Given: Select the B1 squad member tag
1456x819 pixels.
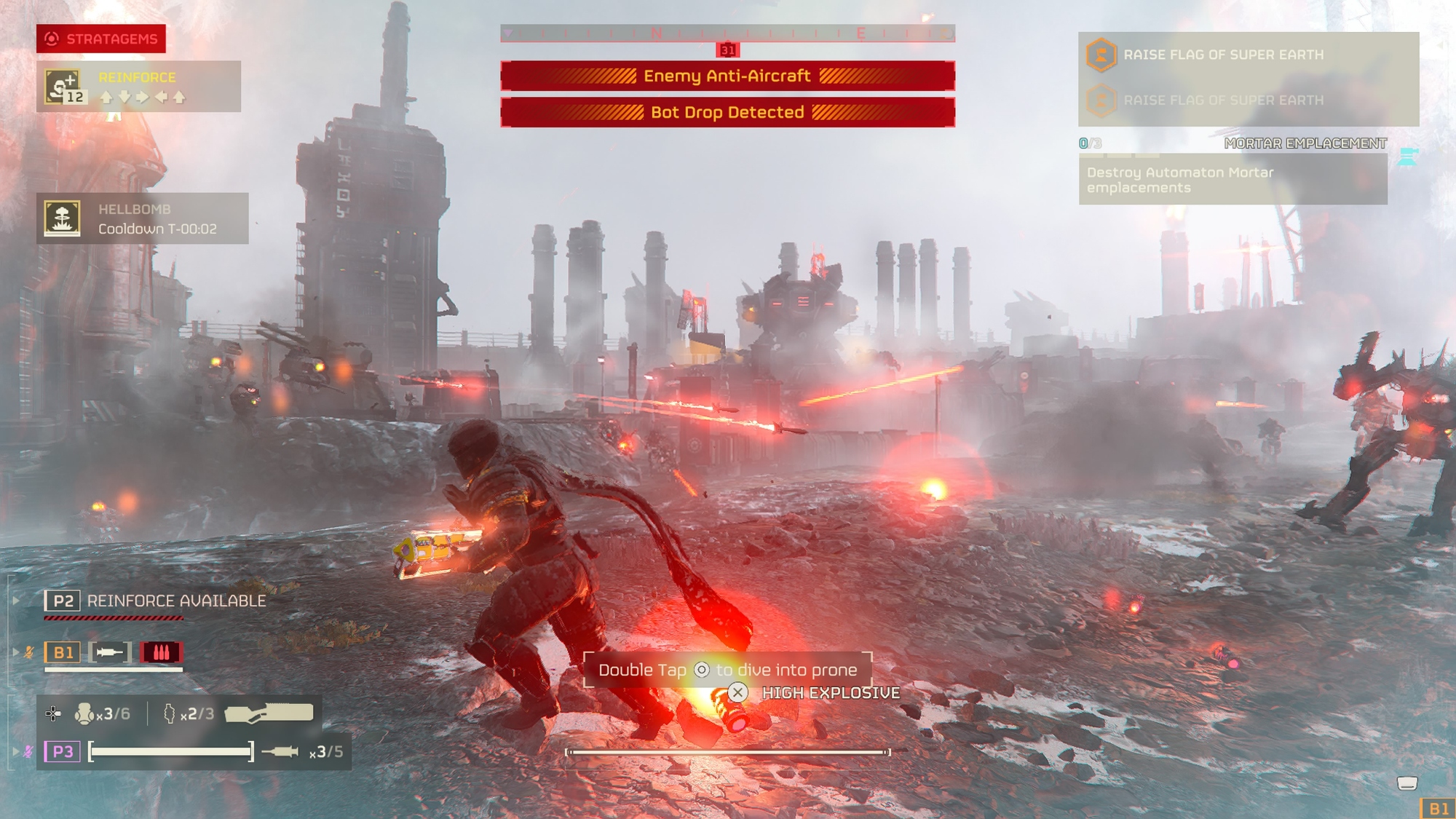Looking at the screenshot, I should [63, 652].
